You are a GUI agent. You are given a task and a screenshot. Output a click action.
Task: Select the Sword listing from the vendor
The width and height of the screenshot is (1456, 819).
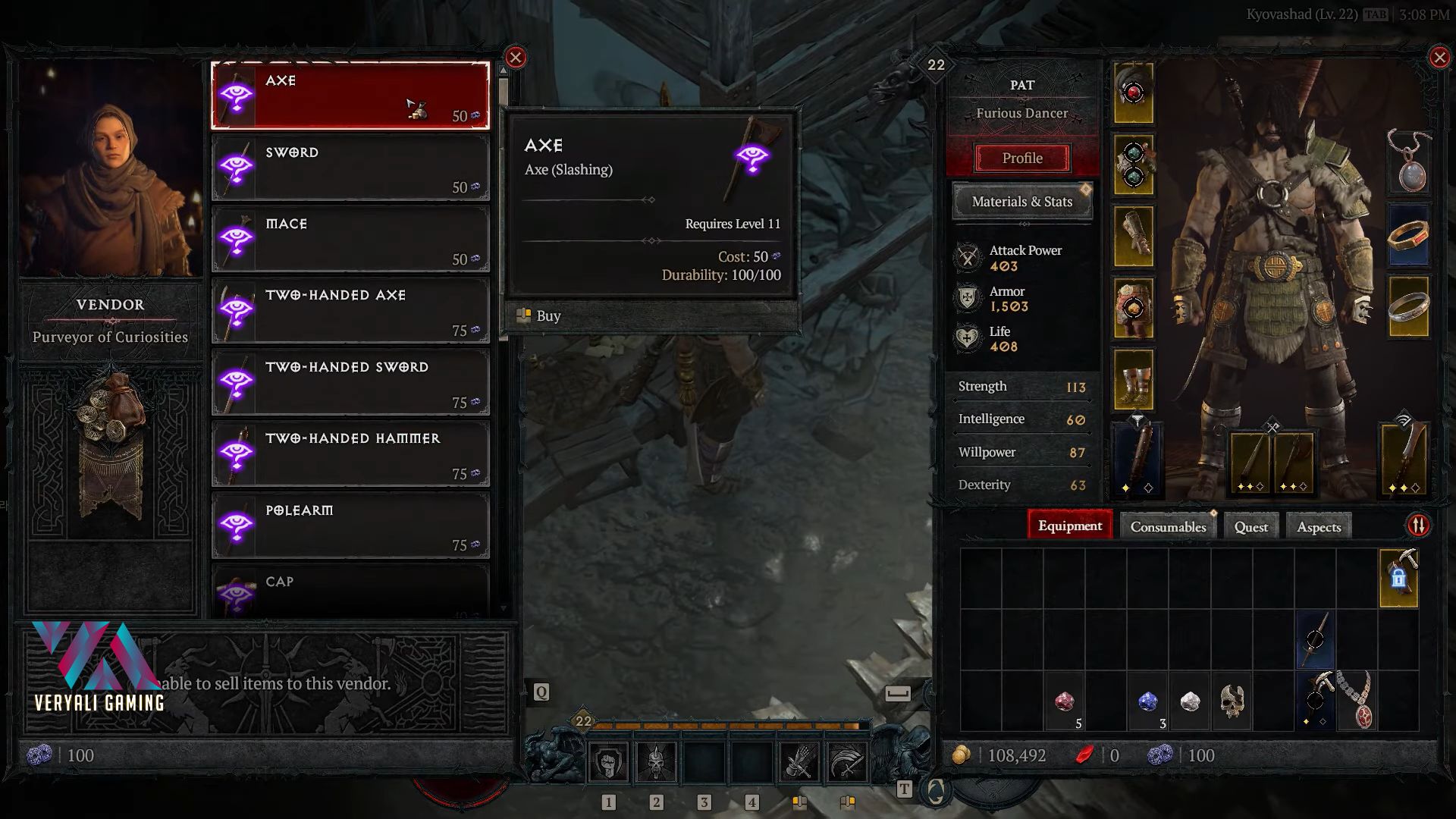(350, 168)
